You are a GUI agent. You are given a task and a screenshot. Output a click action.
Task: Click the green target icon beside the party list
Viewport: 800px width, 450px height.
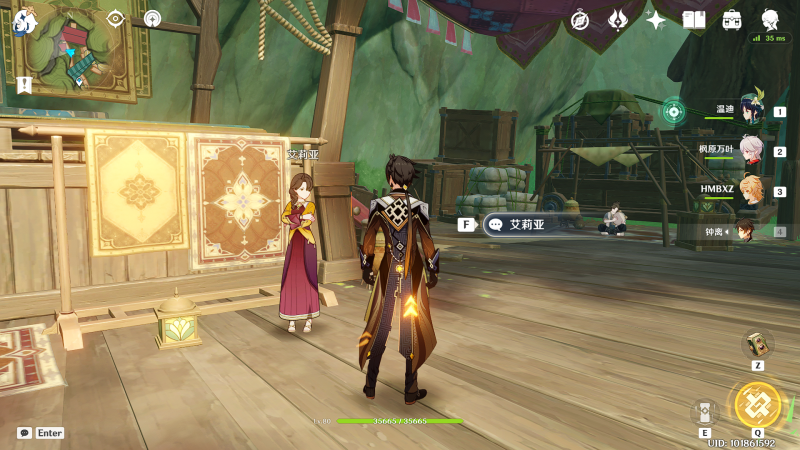point(673,109)
